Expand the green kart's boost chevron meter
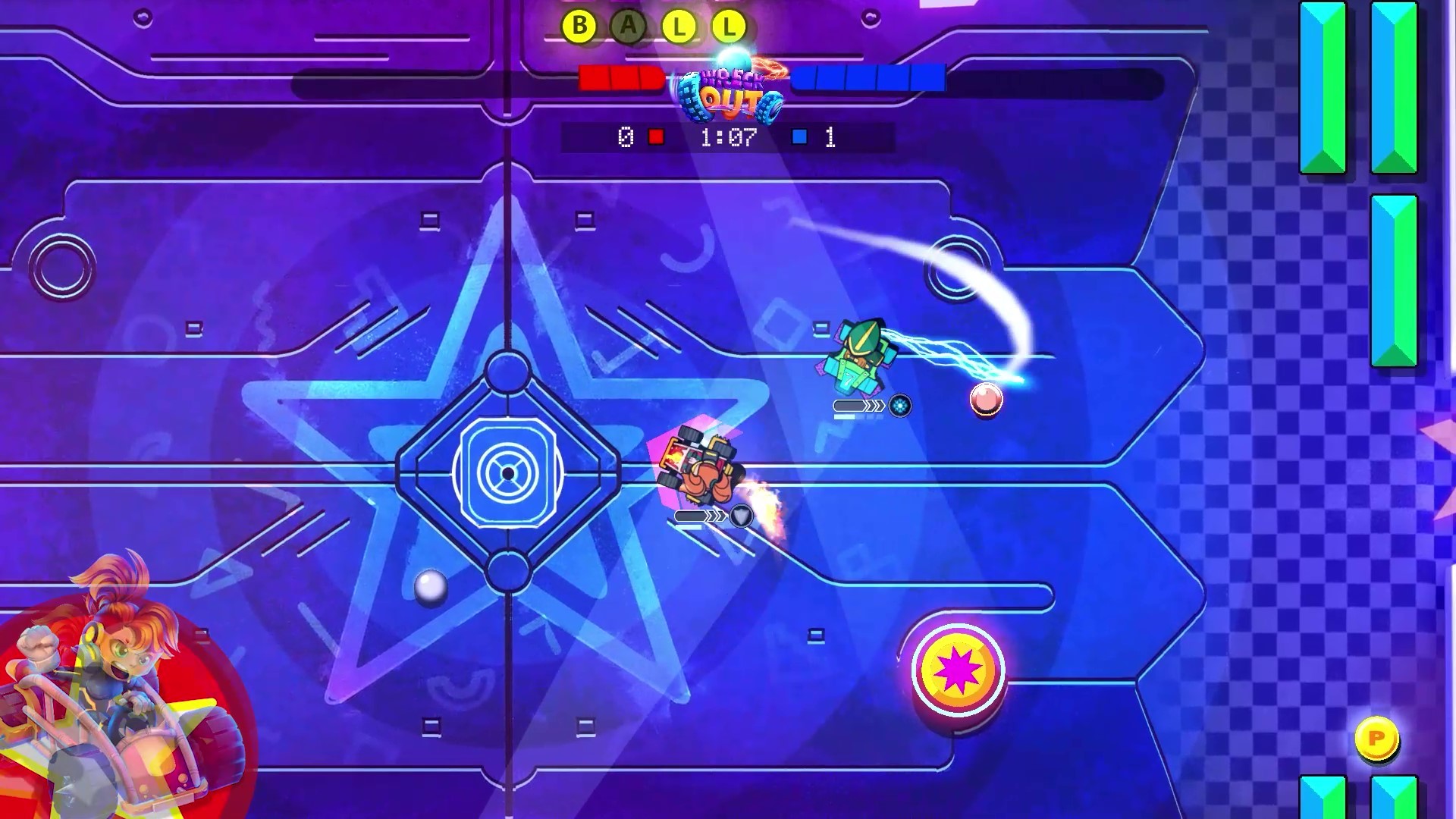Screen dimensions: 1456x819 (874, 406)
